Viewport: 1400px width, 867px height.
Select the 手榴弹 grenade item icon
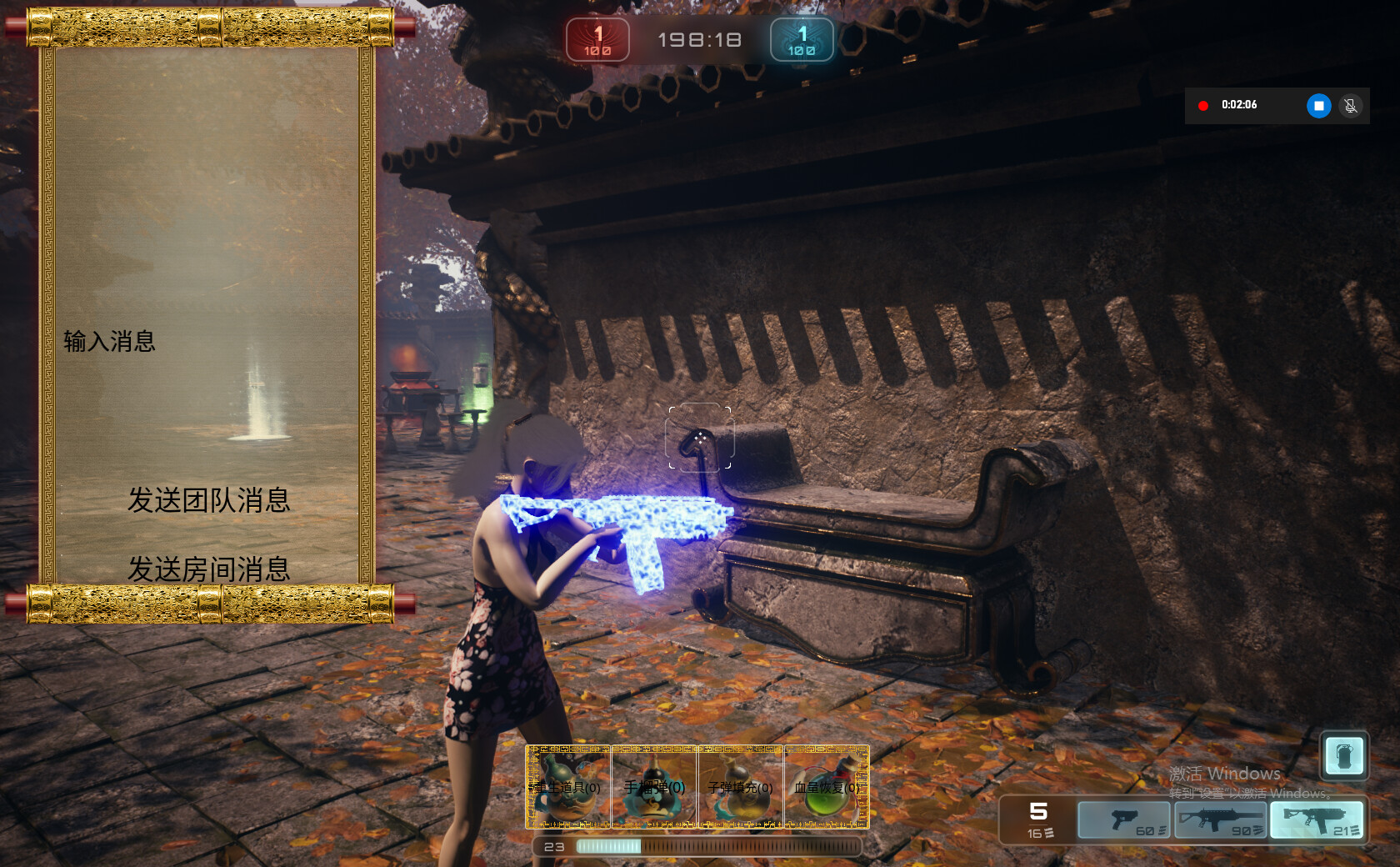pyautogui.click(x=653, y=788)
